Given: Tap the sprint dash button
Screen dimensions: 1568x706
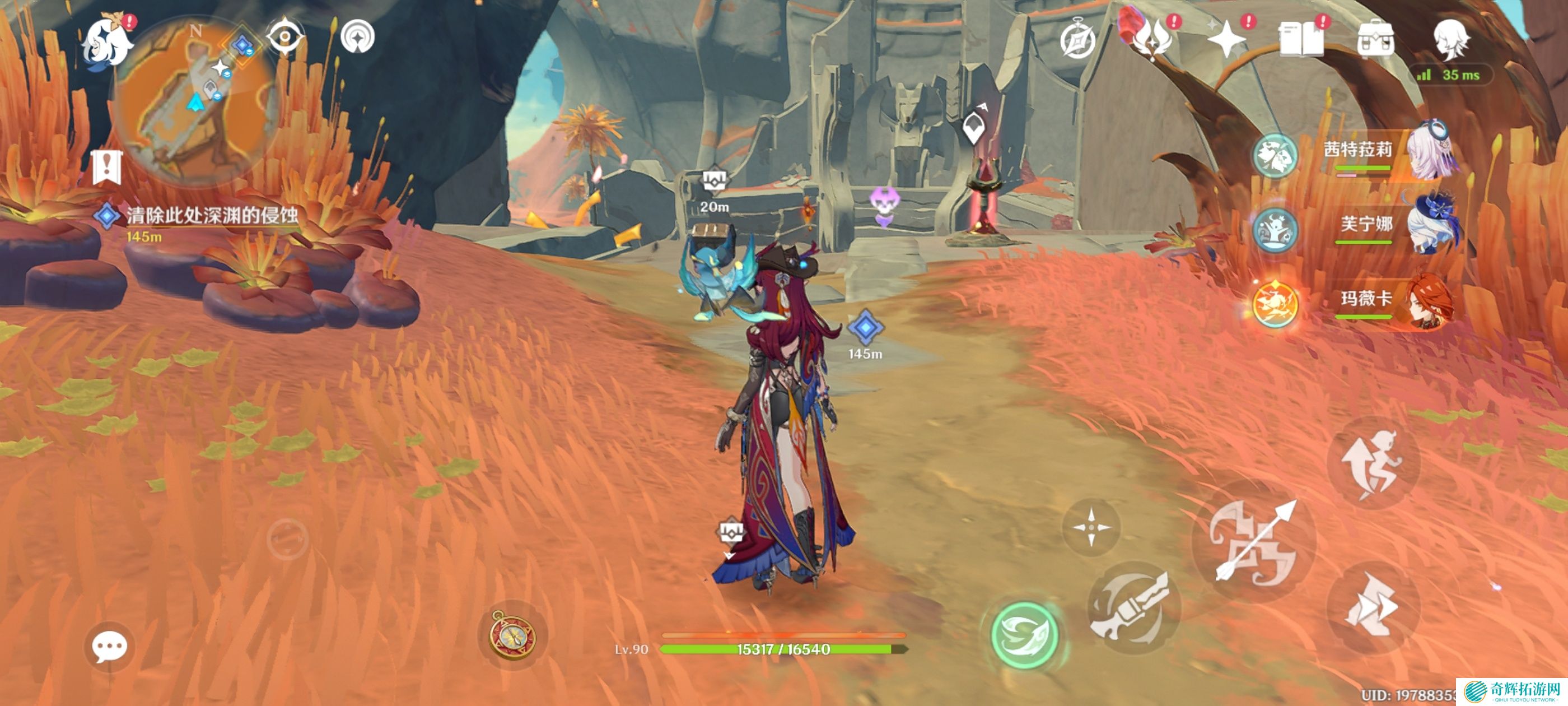Looking at the screenshot, I should coord(1373,607).
